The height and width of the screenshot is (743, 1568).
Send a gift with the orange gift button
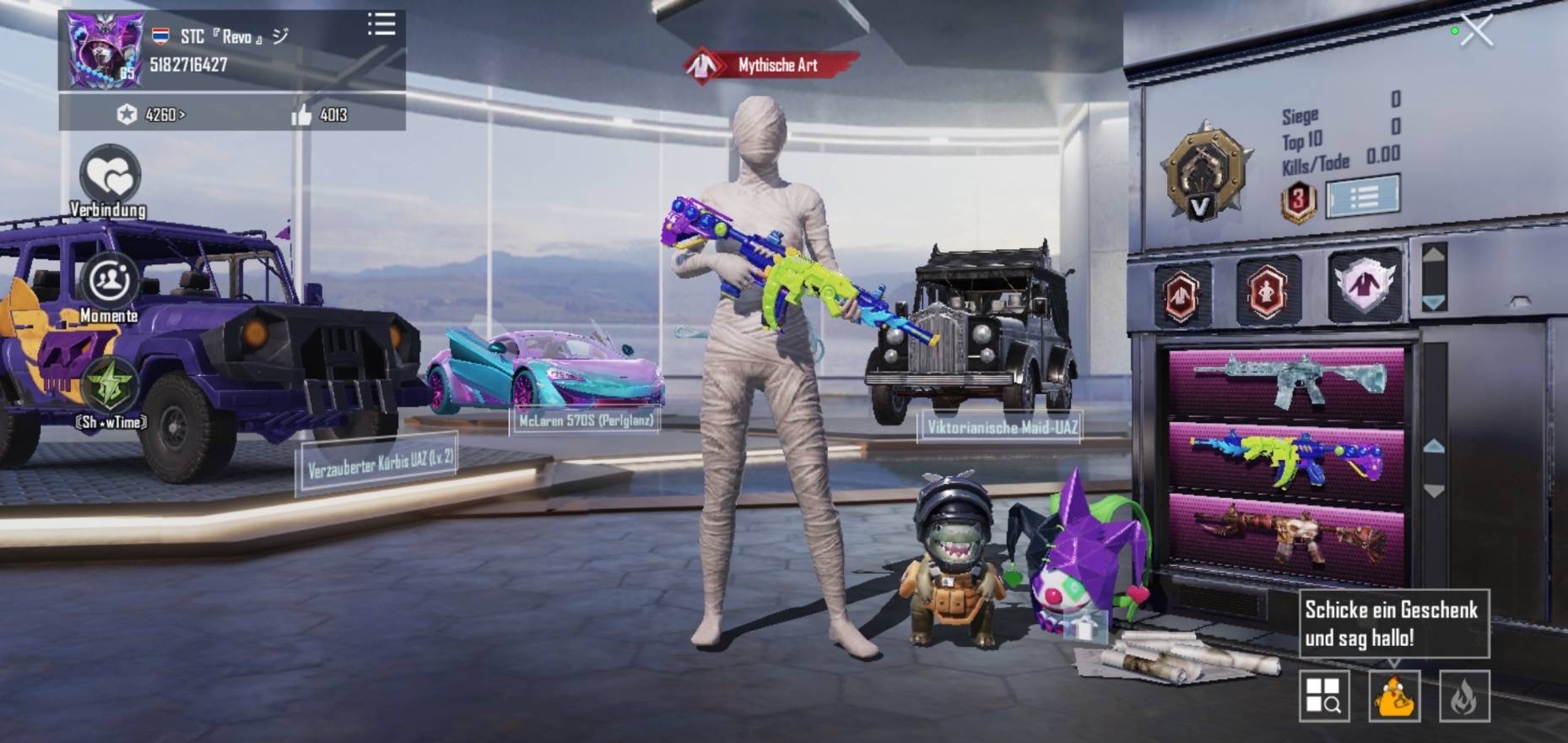[1393, 697]
